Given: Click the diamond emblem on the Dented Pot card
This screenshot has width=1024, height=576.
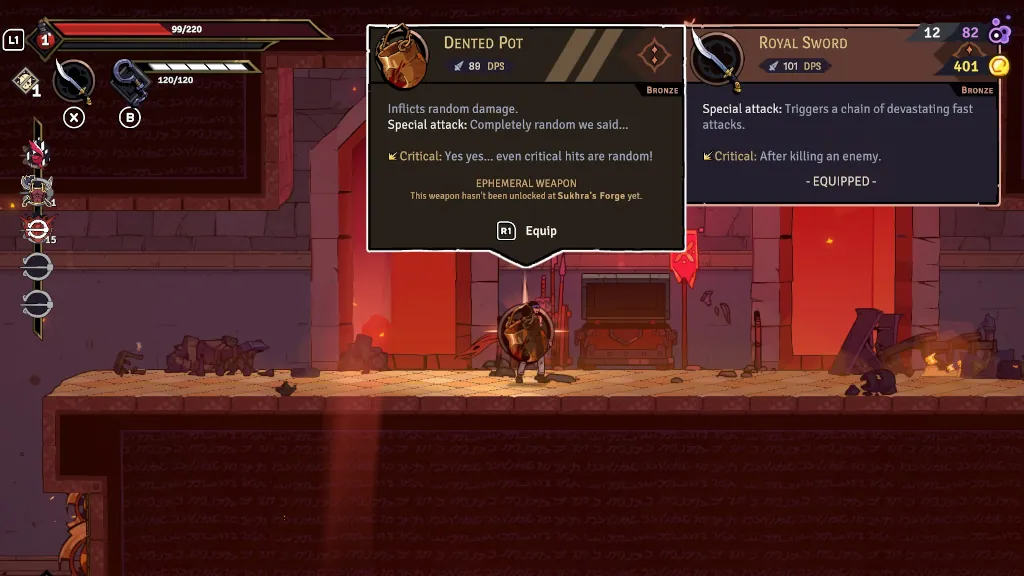Looking at the screenshot, I should pos(653,54).
